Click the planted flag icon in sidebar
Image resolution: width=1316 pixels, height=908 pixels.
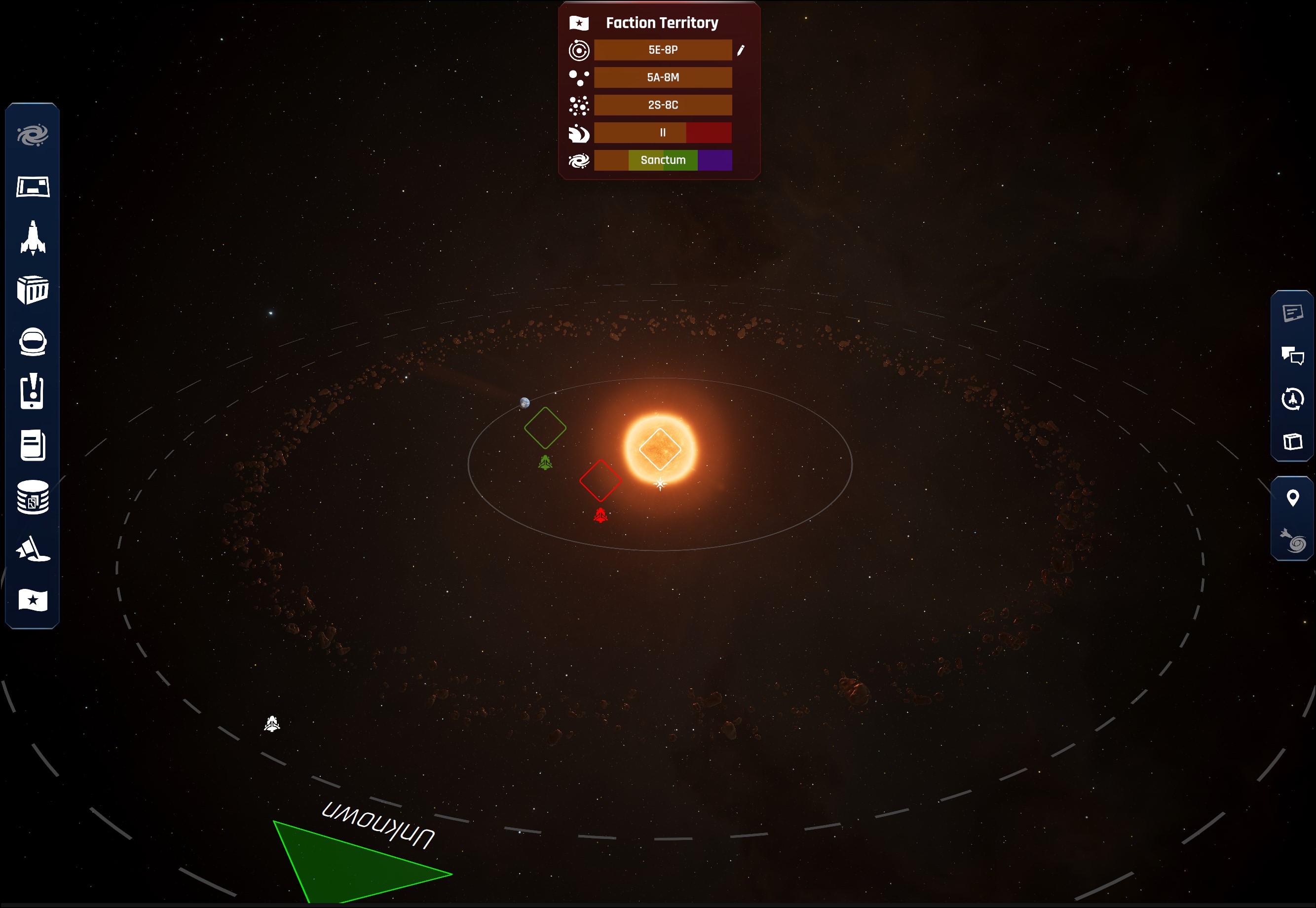(33, 548)
